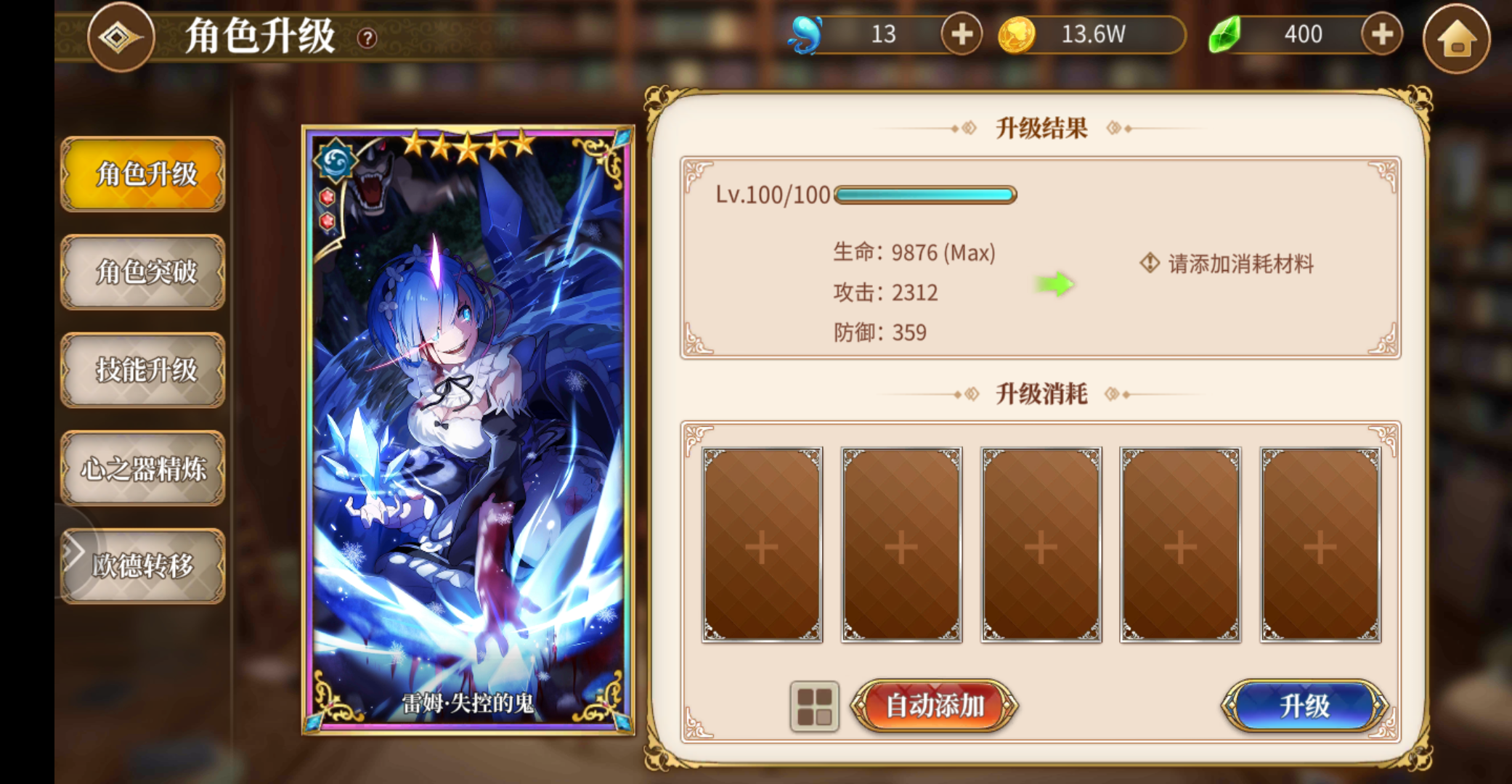Image resolution: width=1512 pixels, height=784 pixels.
Task: Tap the + next to the blue energy counter
Action: coord(962,34)
